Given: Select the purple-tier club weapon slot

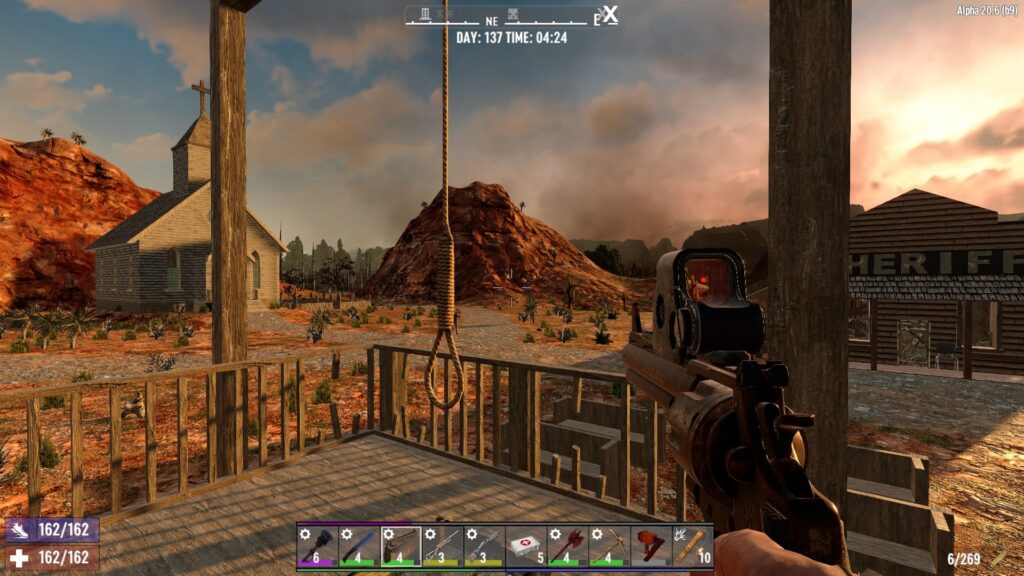Looking at the screenshot, I should tap(317, 547).
